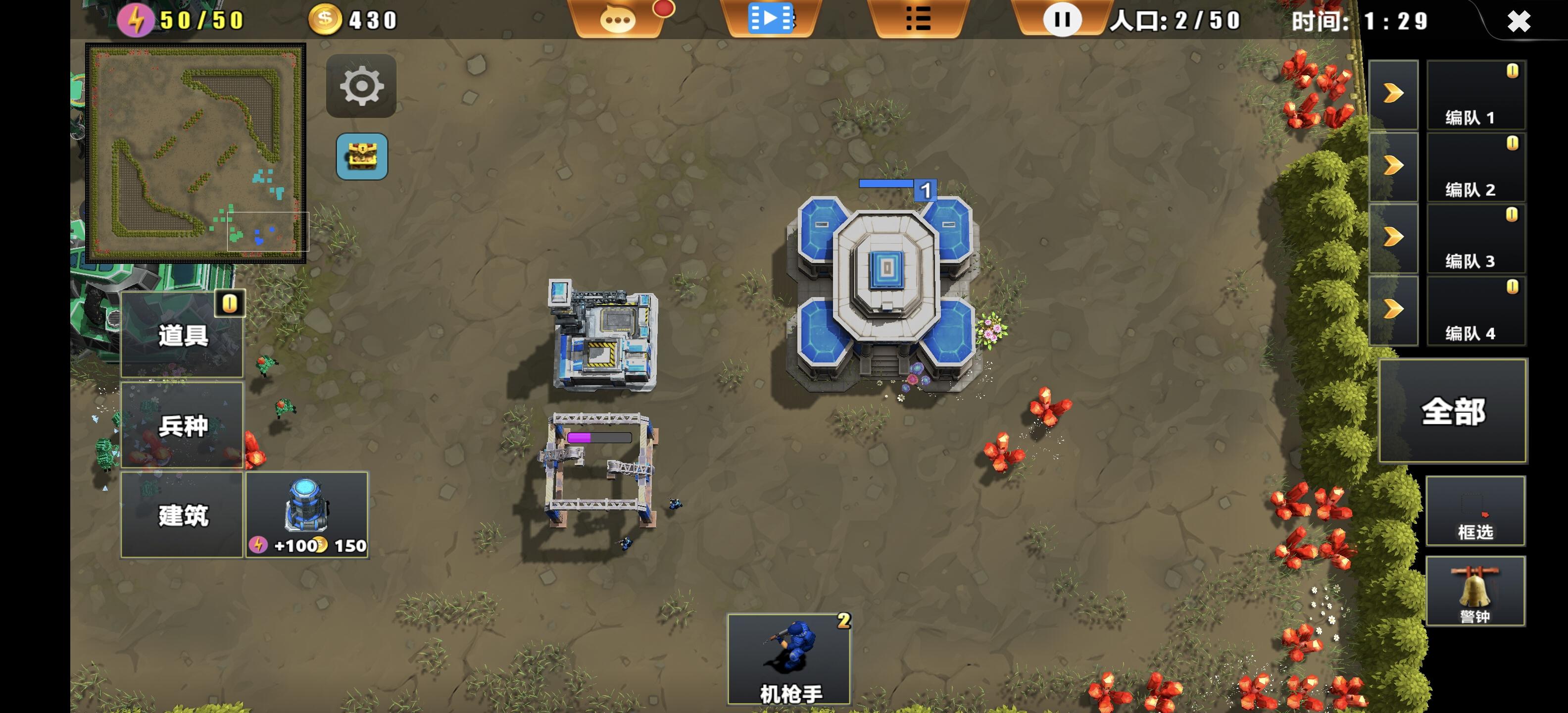Switch to the 兵种 units tab
Screen dimensions: 1568x713
tap(182, 426)
